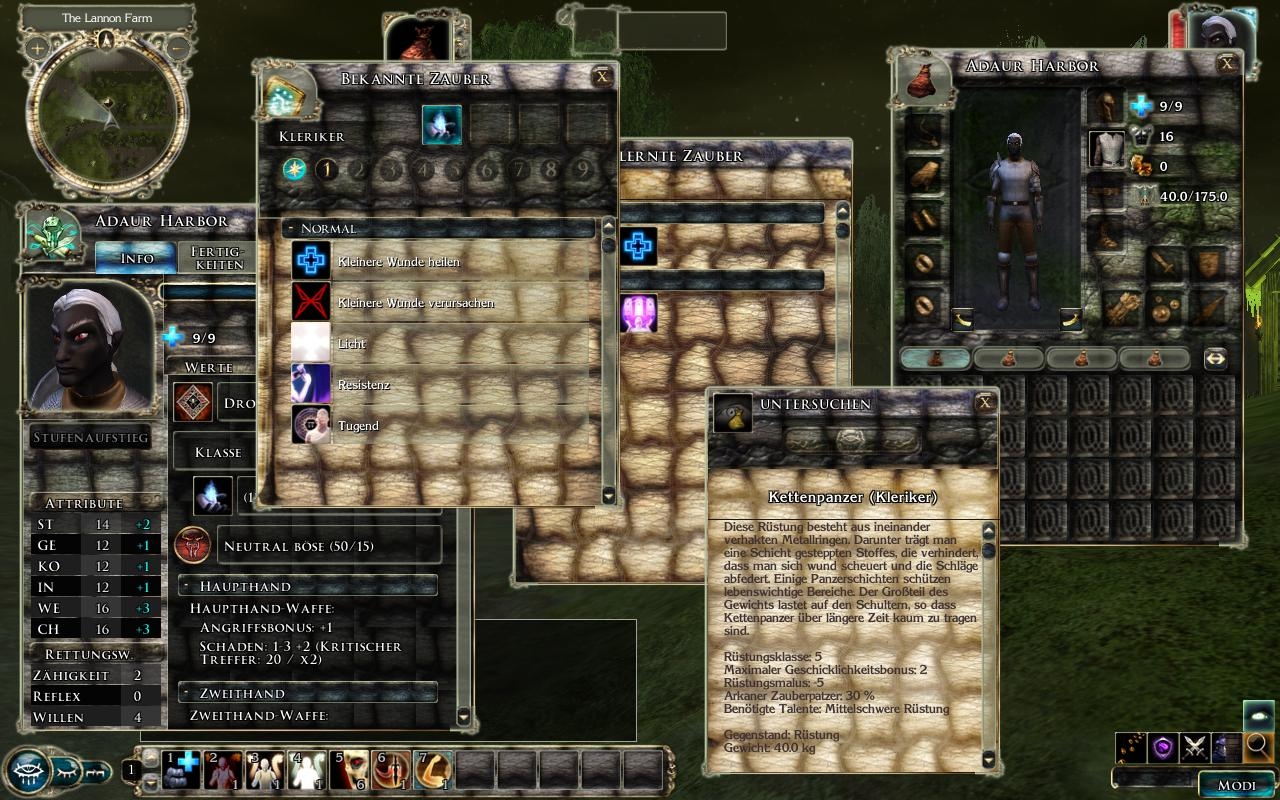Close the Untersuchen examine window
This screenshot has width=1280, height=800.
[x=985, y=403]
